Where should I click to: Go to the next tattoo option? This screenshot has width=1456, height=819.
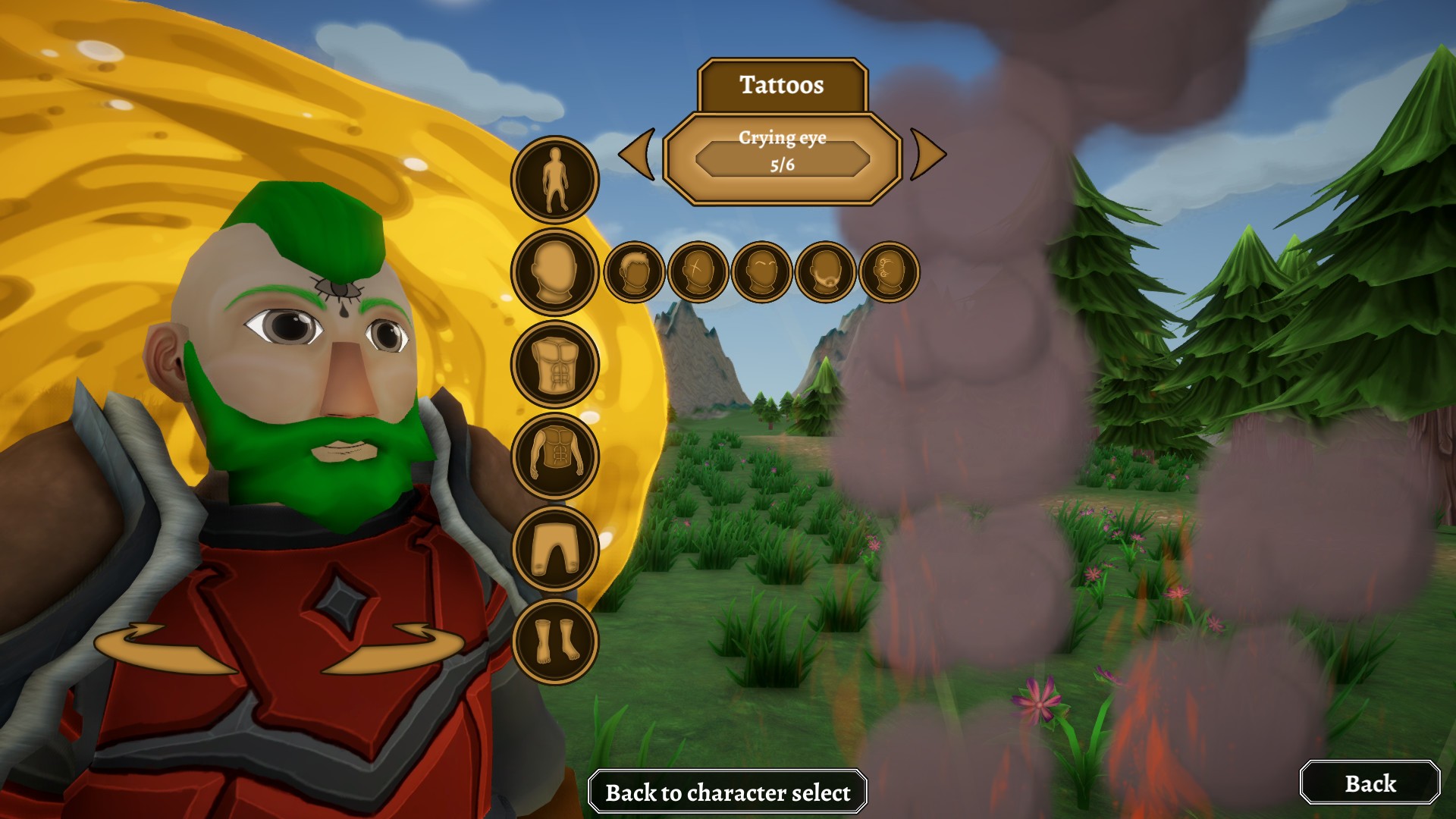click(927, 155)
